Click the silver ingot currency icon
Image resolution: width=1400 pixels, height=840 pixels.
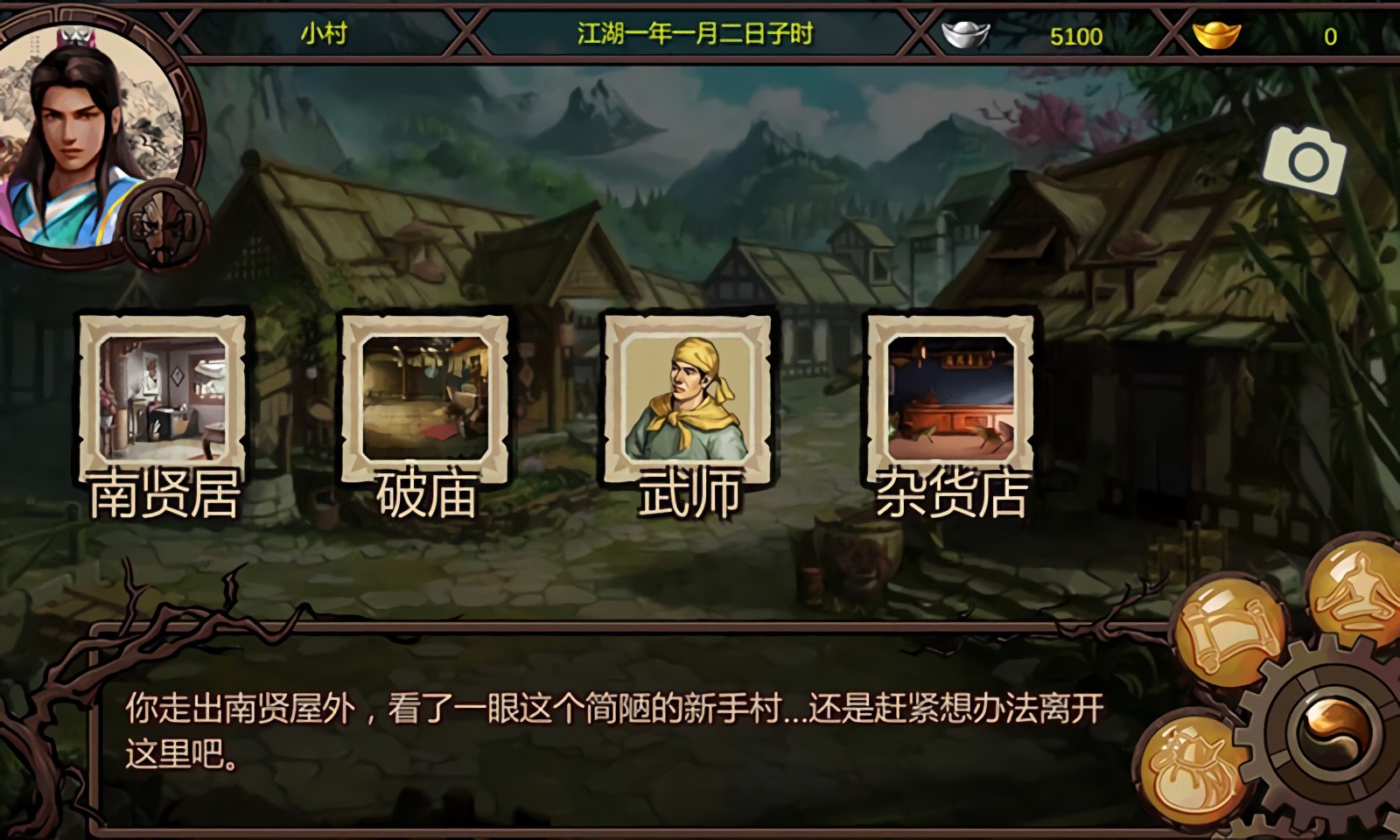tap(965, 37)
